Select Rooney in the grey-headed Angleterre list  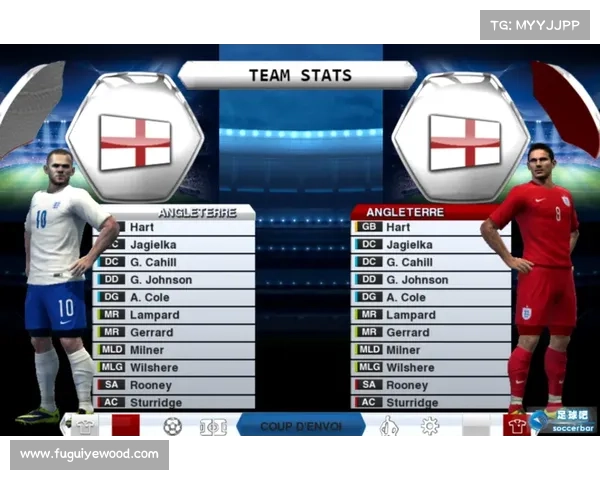point(174,385)
